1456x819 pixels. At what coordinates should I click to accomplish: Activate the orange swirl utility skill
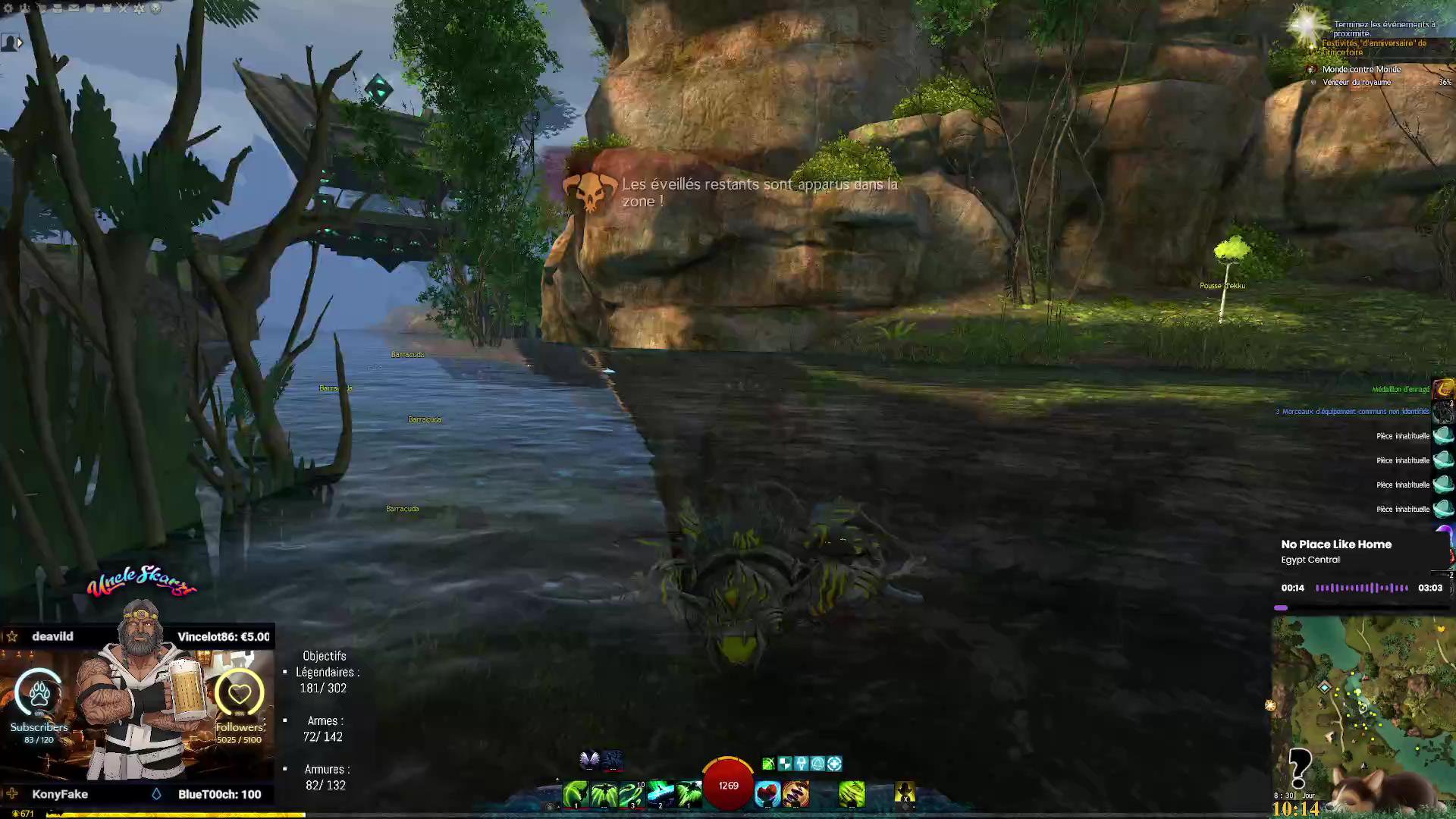[x=795, y=794]
